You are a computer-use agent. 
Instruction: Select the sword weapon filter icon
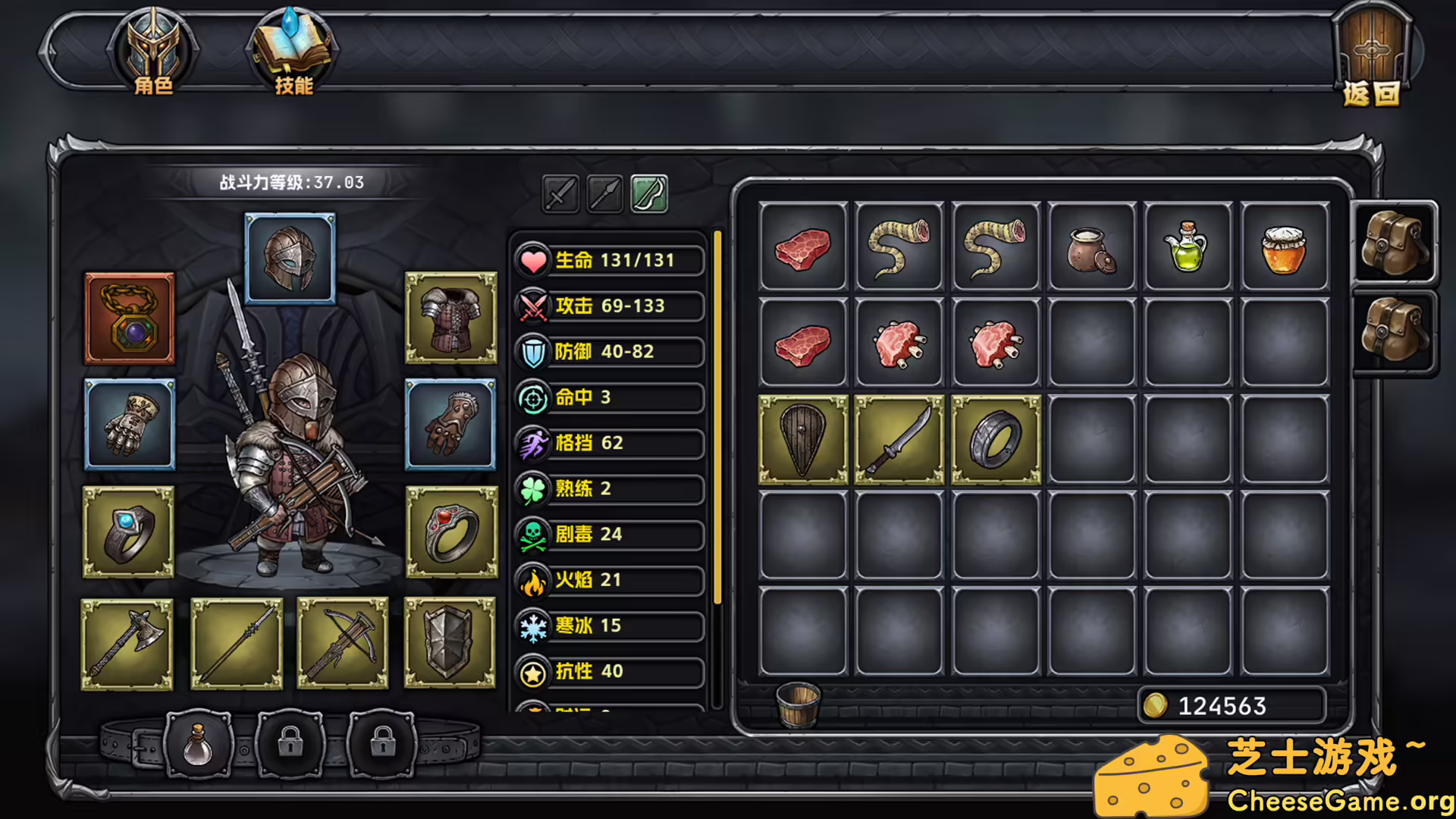click(x=560, y=196)
